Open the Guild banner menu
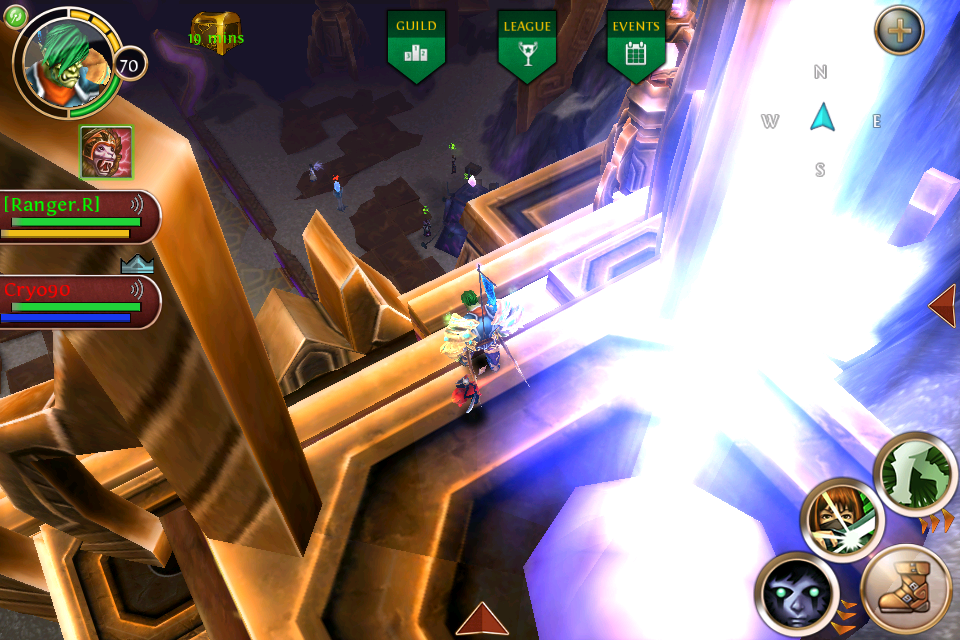 coord(416,45)
